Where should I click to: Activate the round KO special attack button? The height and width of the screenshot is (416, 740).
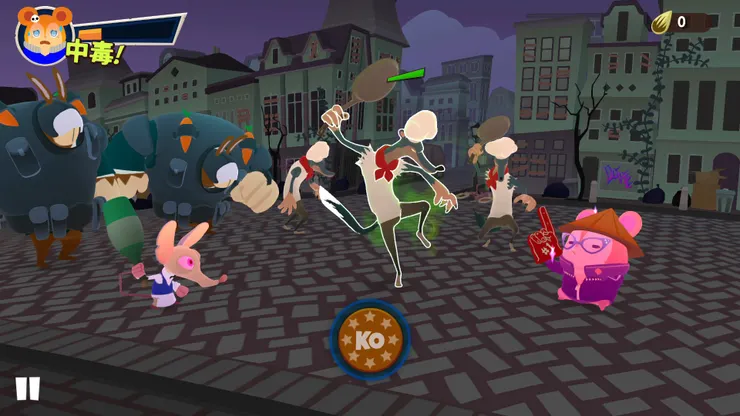(370, 338)
